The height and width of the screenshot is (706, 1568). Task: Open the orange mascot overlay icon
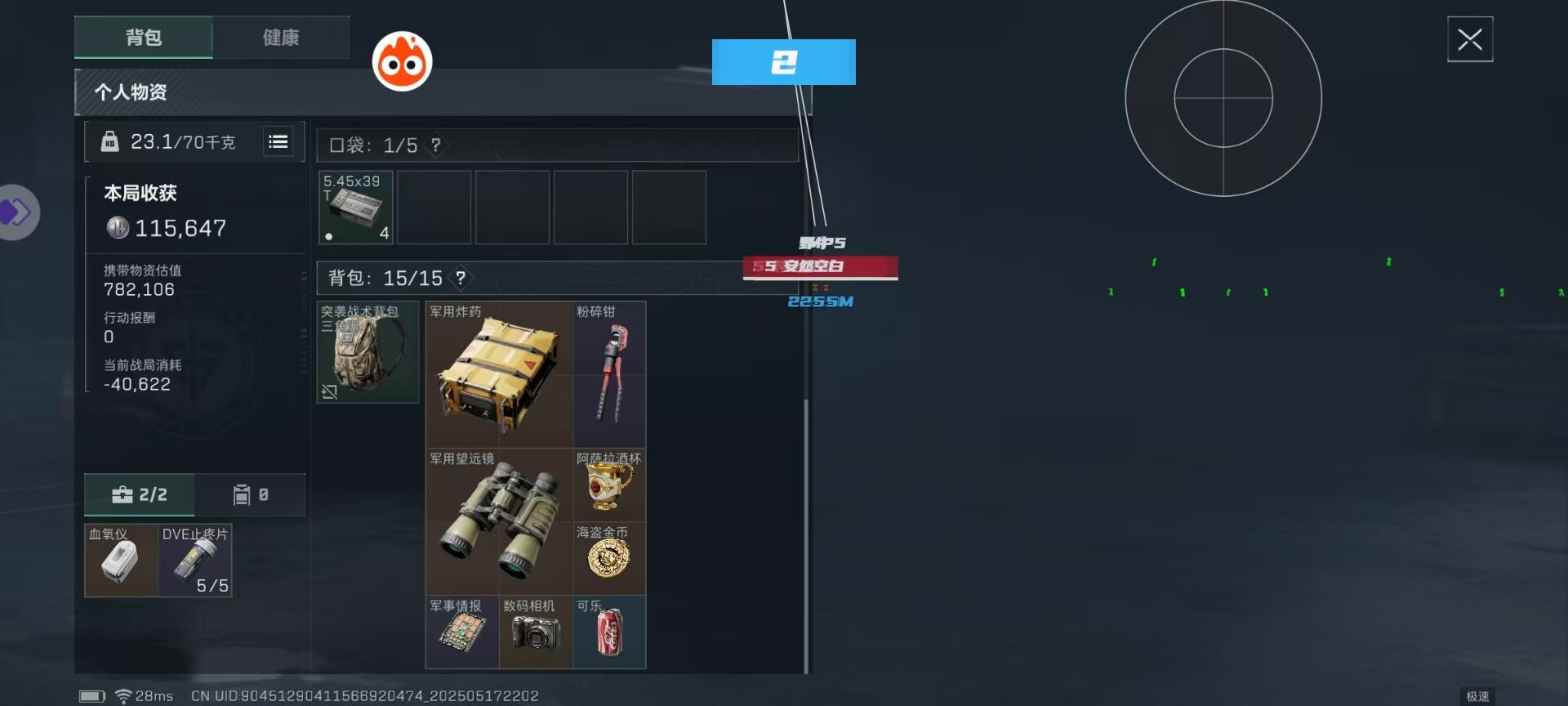pos(402,62)
